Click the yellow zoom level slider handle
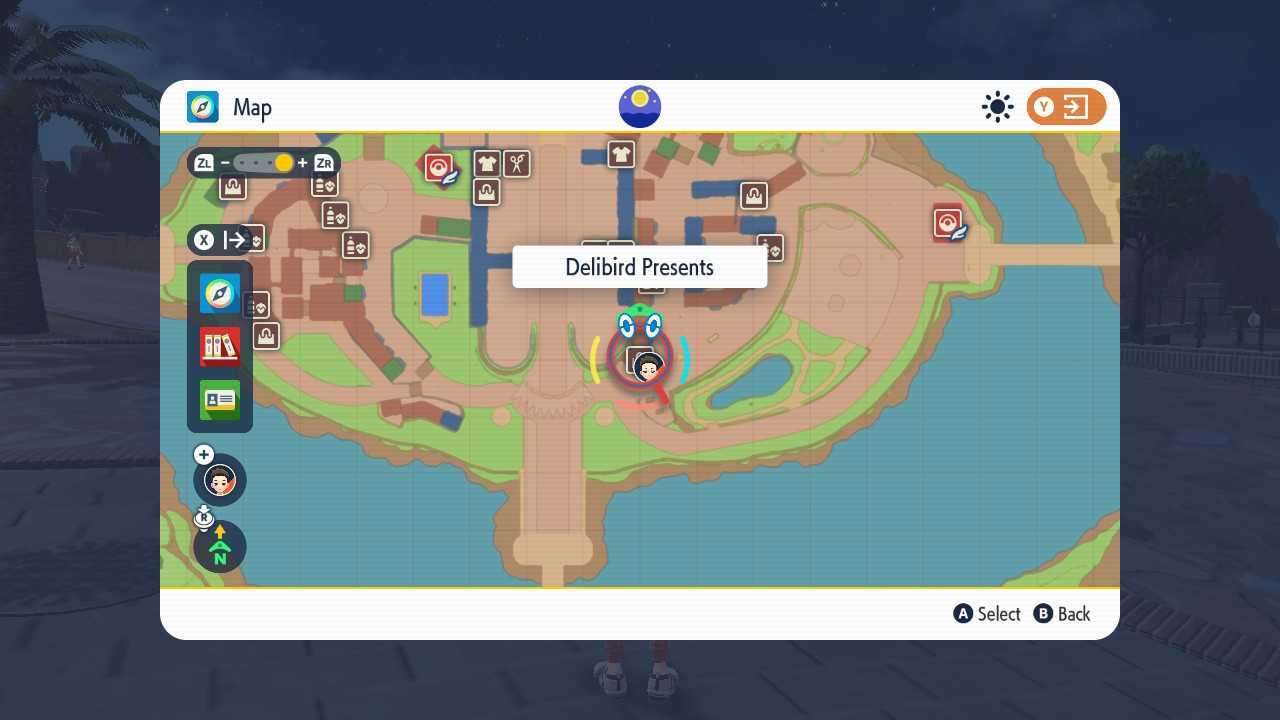Image resolution: width=1280 pixels, height=720 pixels. click(x=284, y=162)
